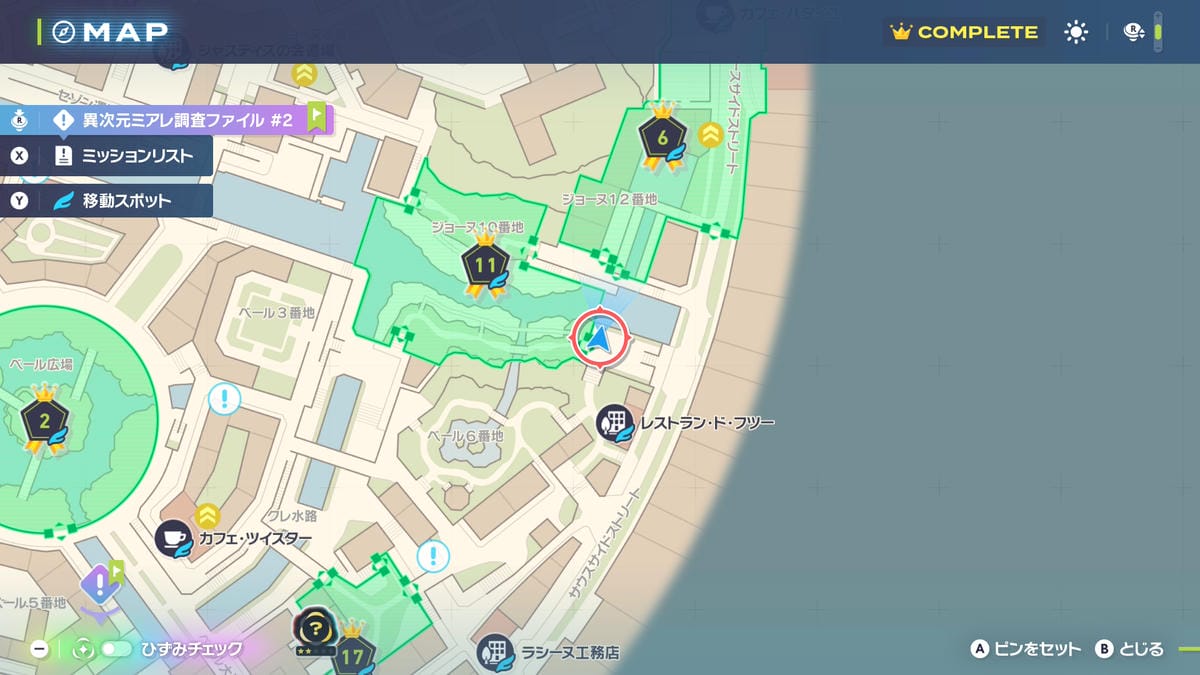
Task: Click the exclamation marker near サウスサイドストリート
Action: coord(433,556)
